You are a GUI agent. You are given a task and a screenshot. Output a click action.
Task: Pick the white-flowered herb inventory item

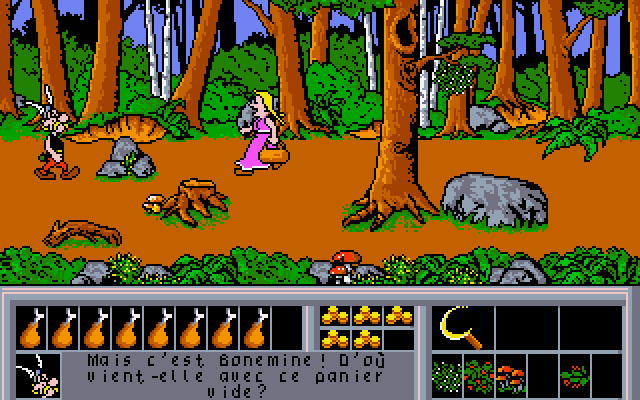449,377
